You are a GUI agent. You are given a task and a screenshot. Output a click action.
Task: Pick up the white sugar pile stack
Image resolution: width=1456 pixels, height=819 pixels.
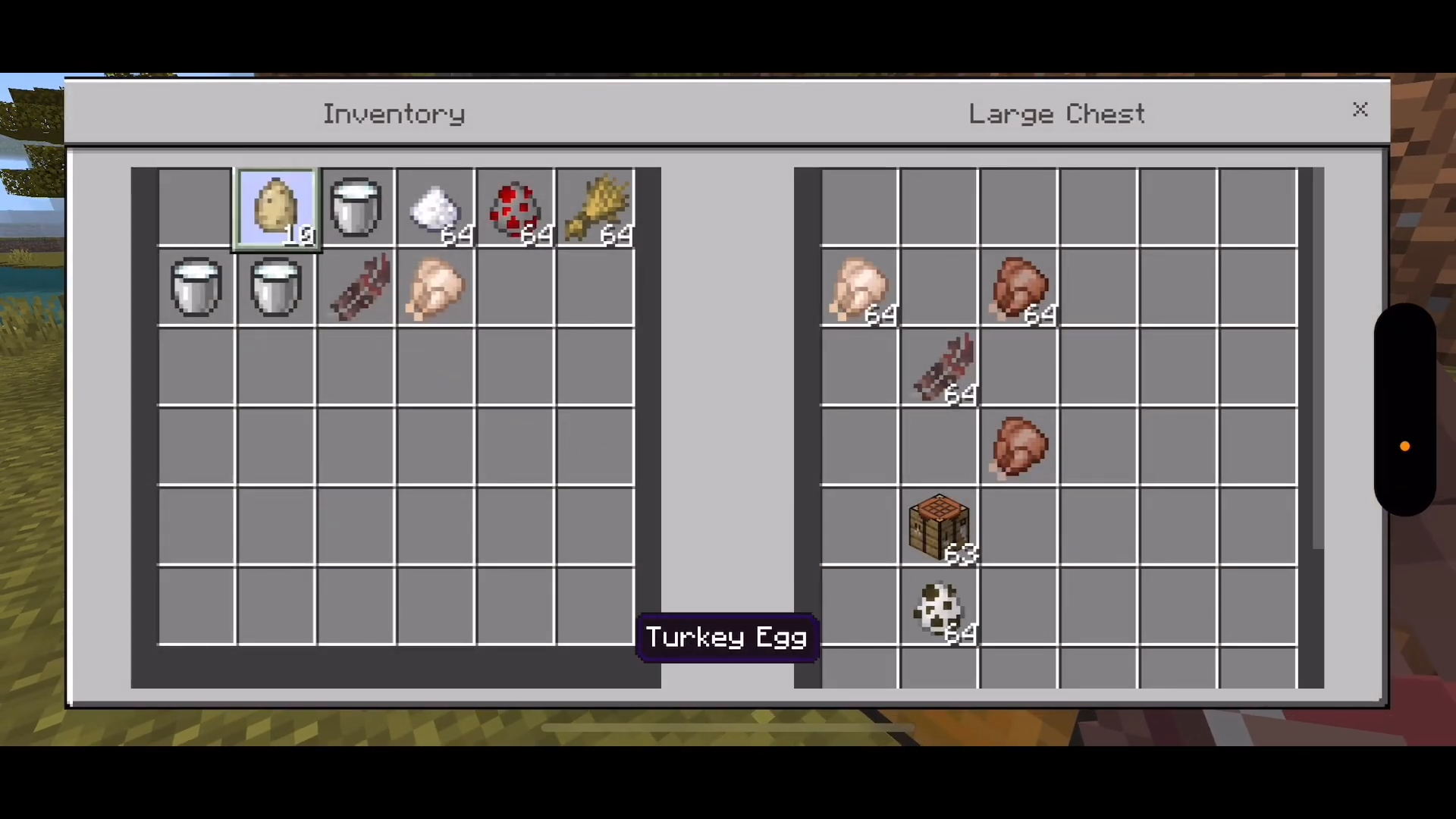coord(435,208)
